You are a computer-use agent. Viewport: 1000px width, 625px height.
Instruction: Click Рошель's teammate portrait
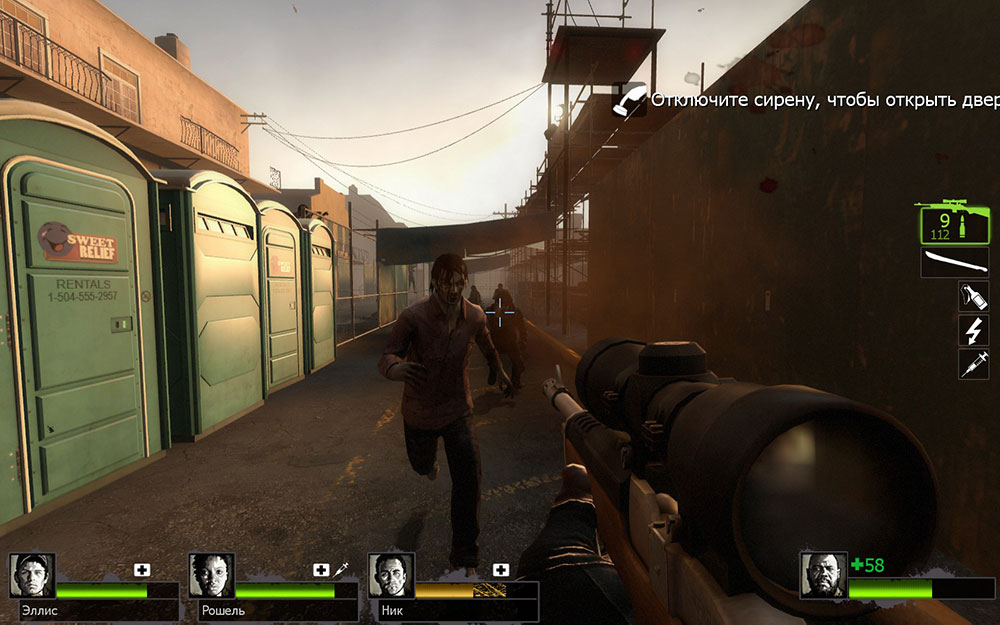click(x=211, y=576)
